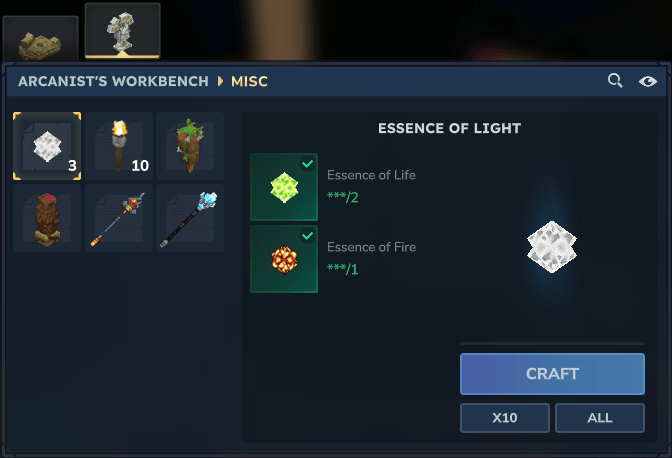Toggle the eye visibility filter
This screenshot has width=672, height=458.
(647, 81)
